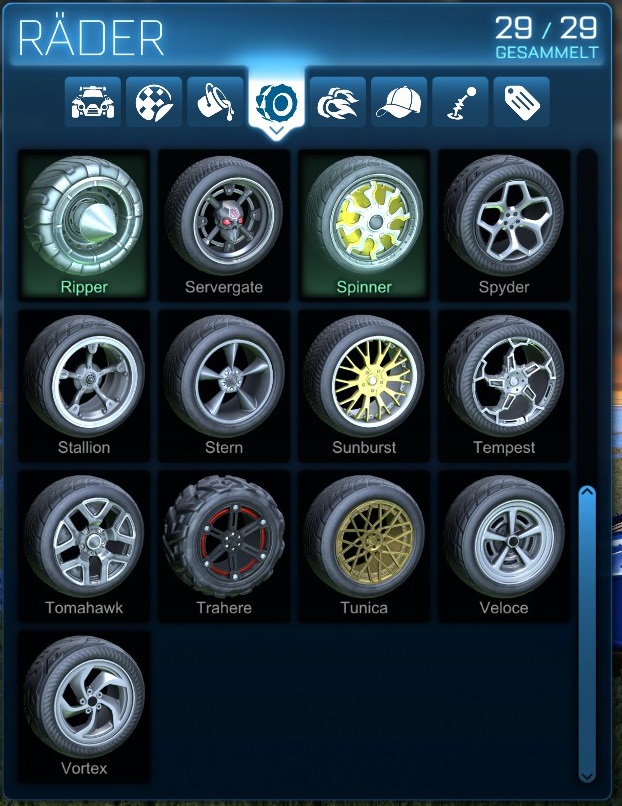
Task: Switch to the antenna tab
Action: point(460,102)
